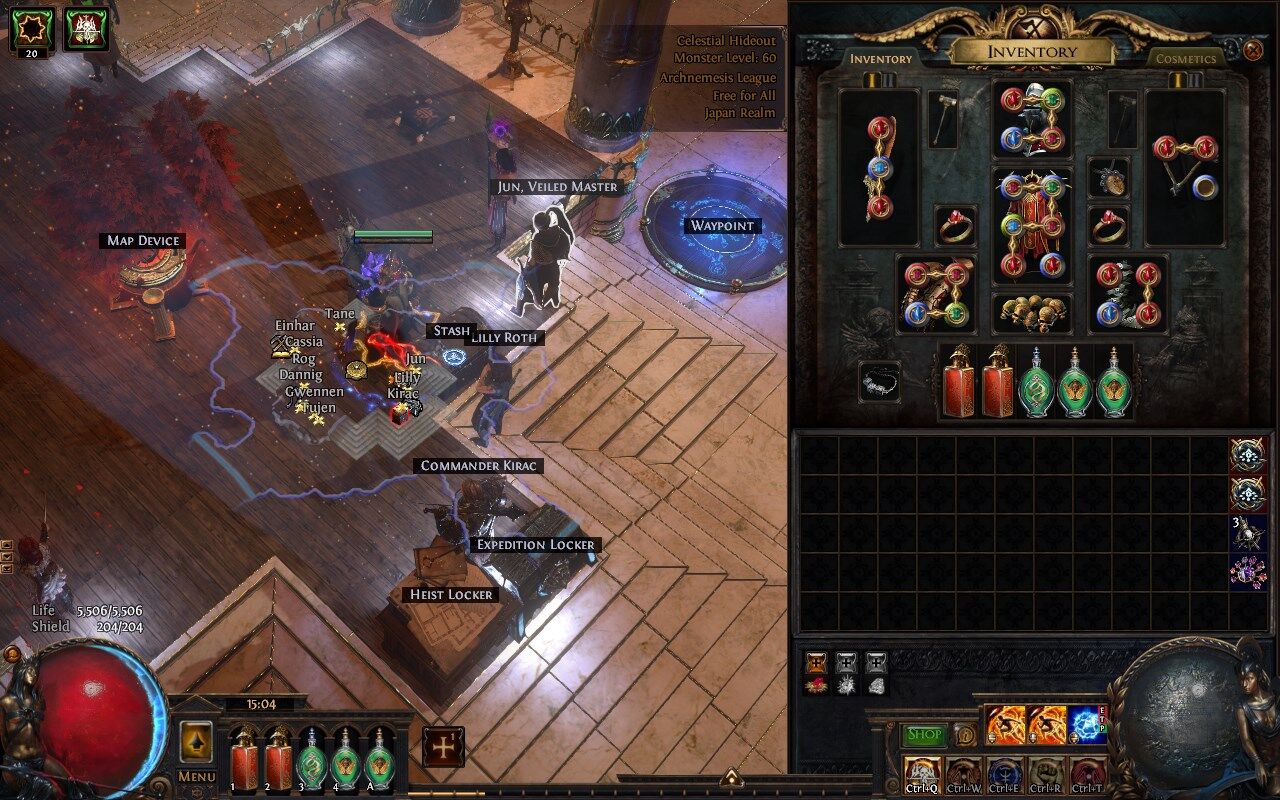Select the equipped boots slot
Viewport: 1280px width, 800px height.
(x=1127, y=292)
